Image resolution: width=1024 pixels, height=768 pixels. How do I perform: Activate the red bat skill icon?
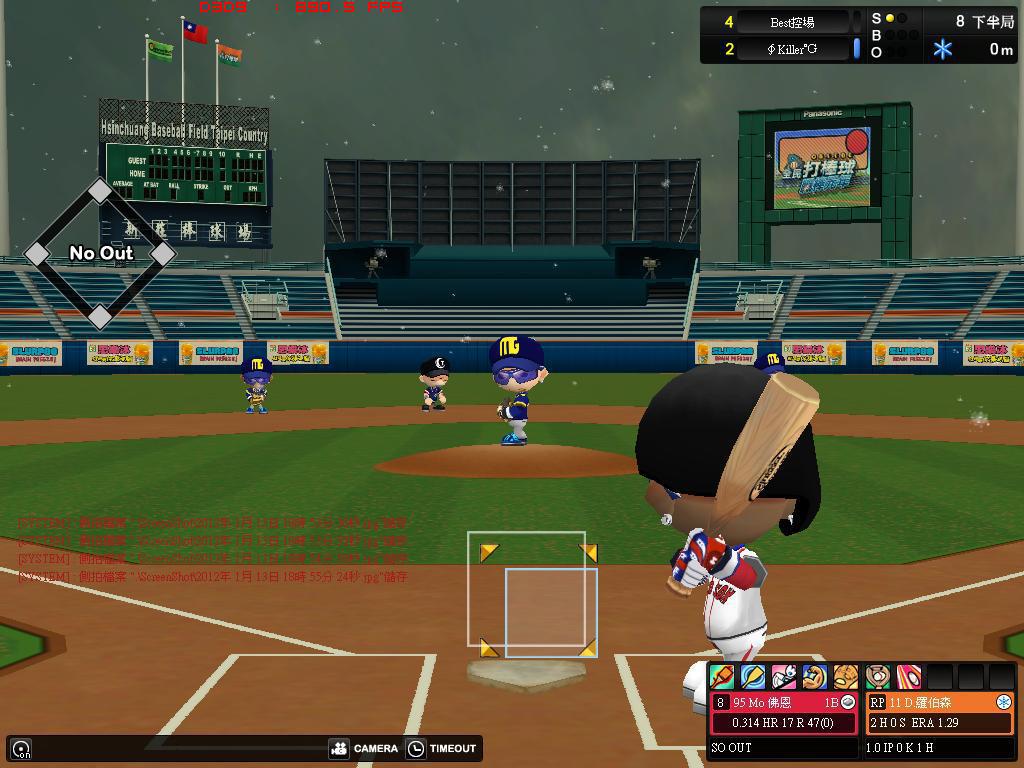pos(721,677)
